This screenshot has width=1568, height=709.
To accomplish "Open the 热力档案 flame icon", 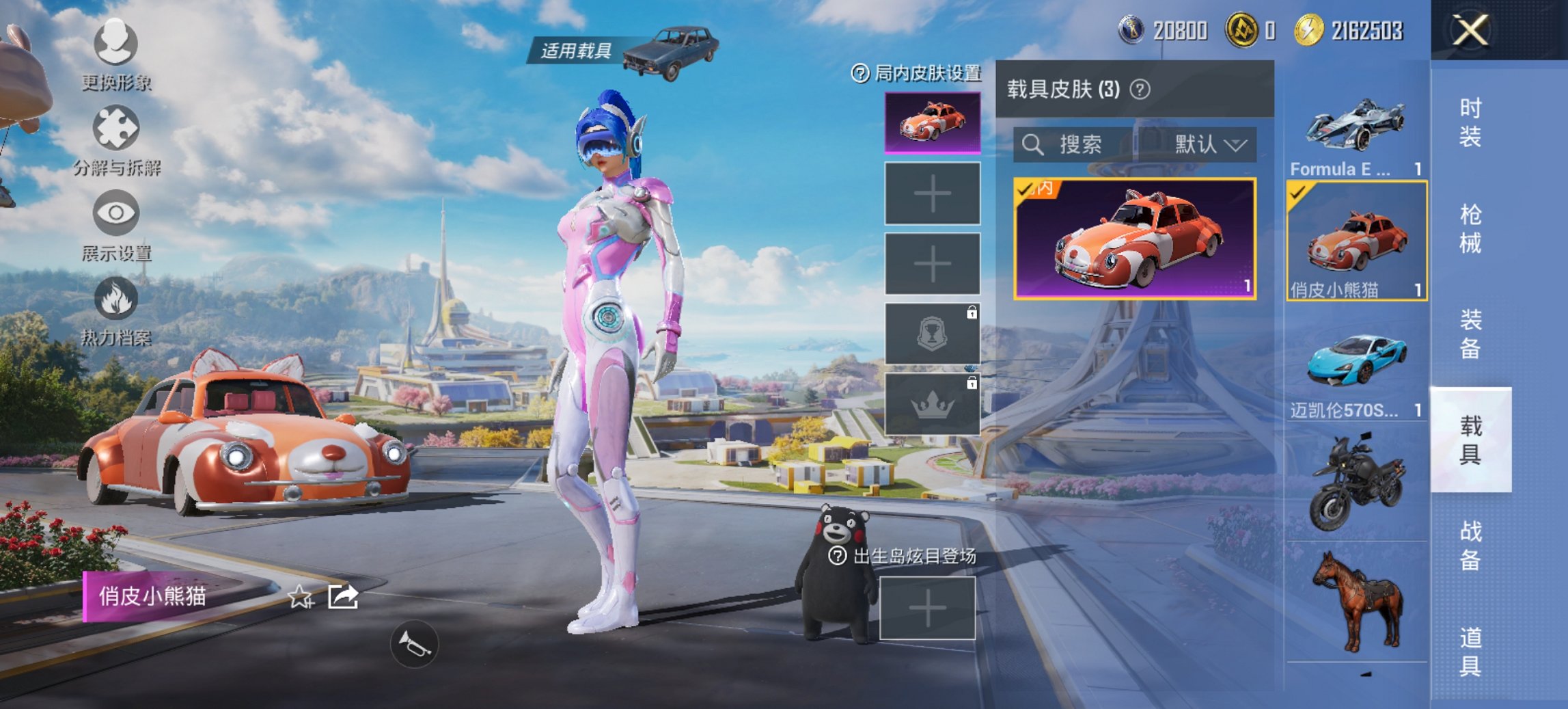I will [x=118, y=297].
